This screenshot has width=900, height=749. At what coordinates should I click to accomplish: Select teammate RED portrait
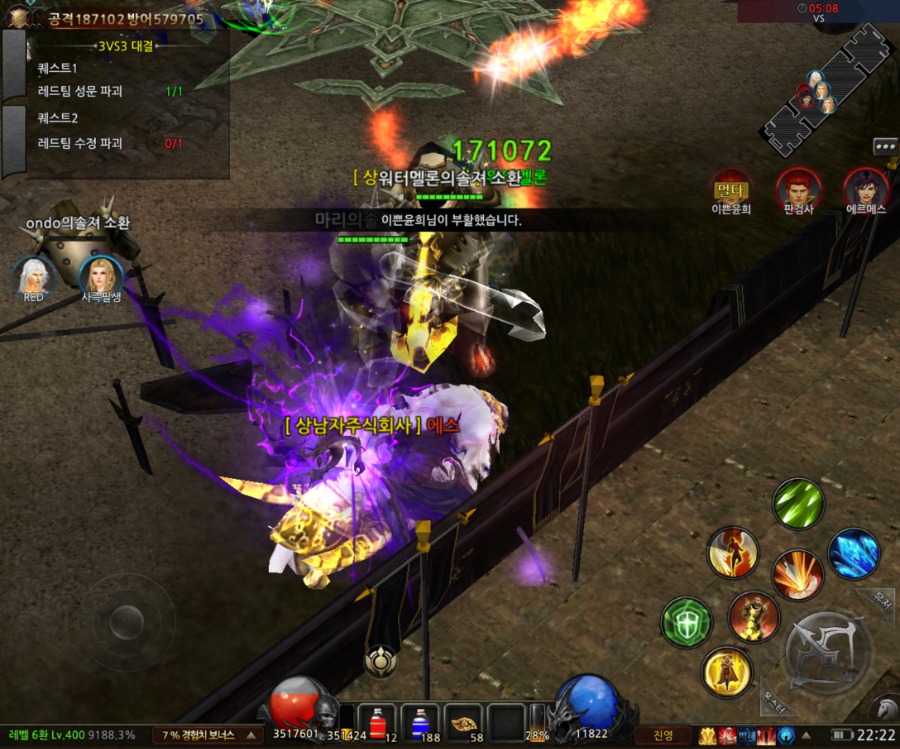33,276
